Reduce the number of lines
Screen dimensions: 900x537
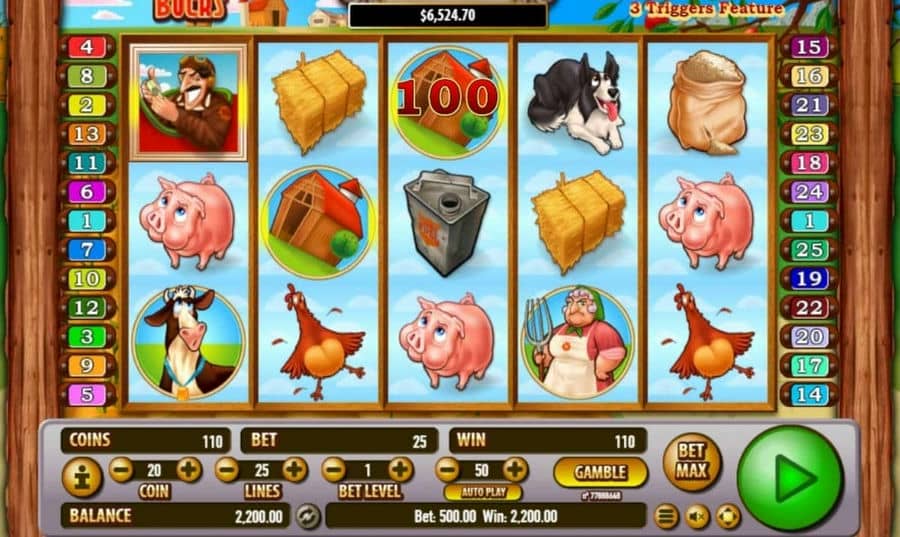tap(227, 469)
